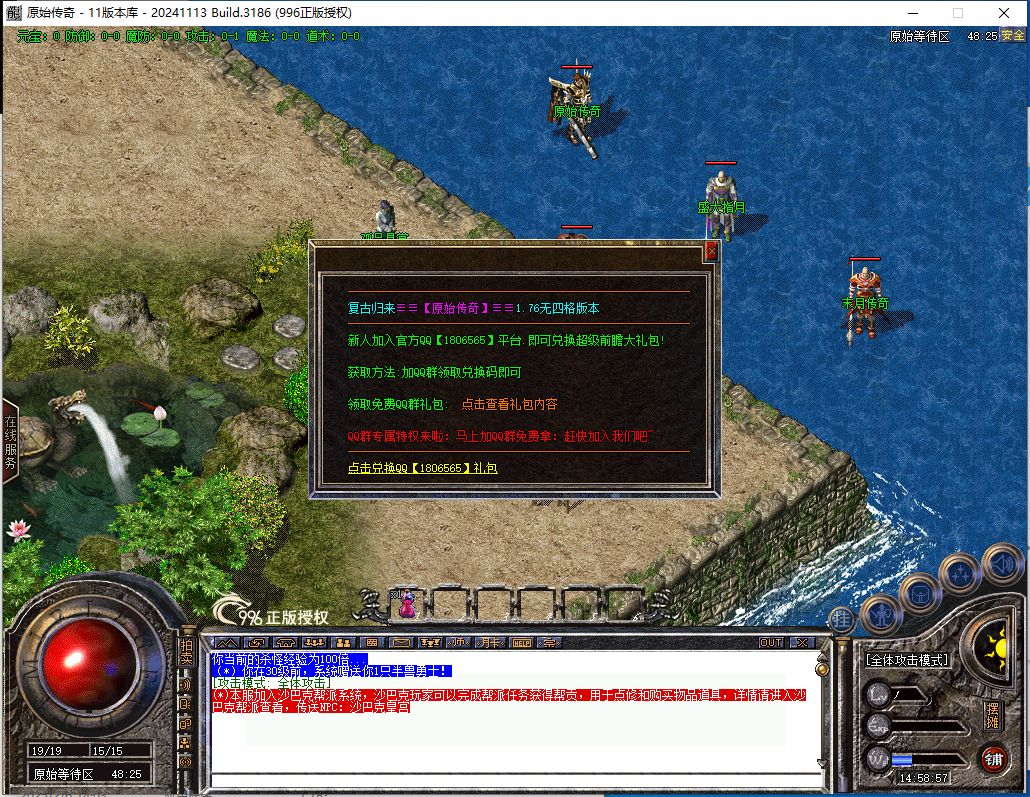The height and width of the screenshot is (797, 1030).
Task: Close the welcome announcement dialog
Action: (x=712, y=252)
